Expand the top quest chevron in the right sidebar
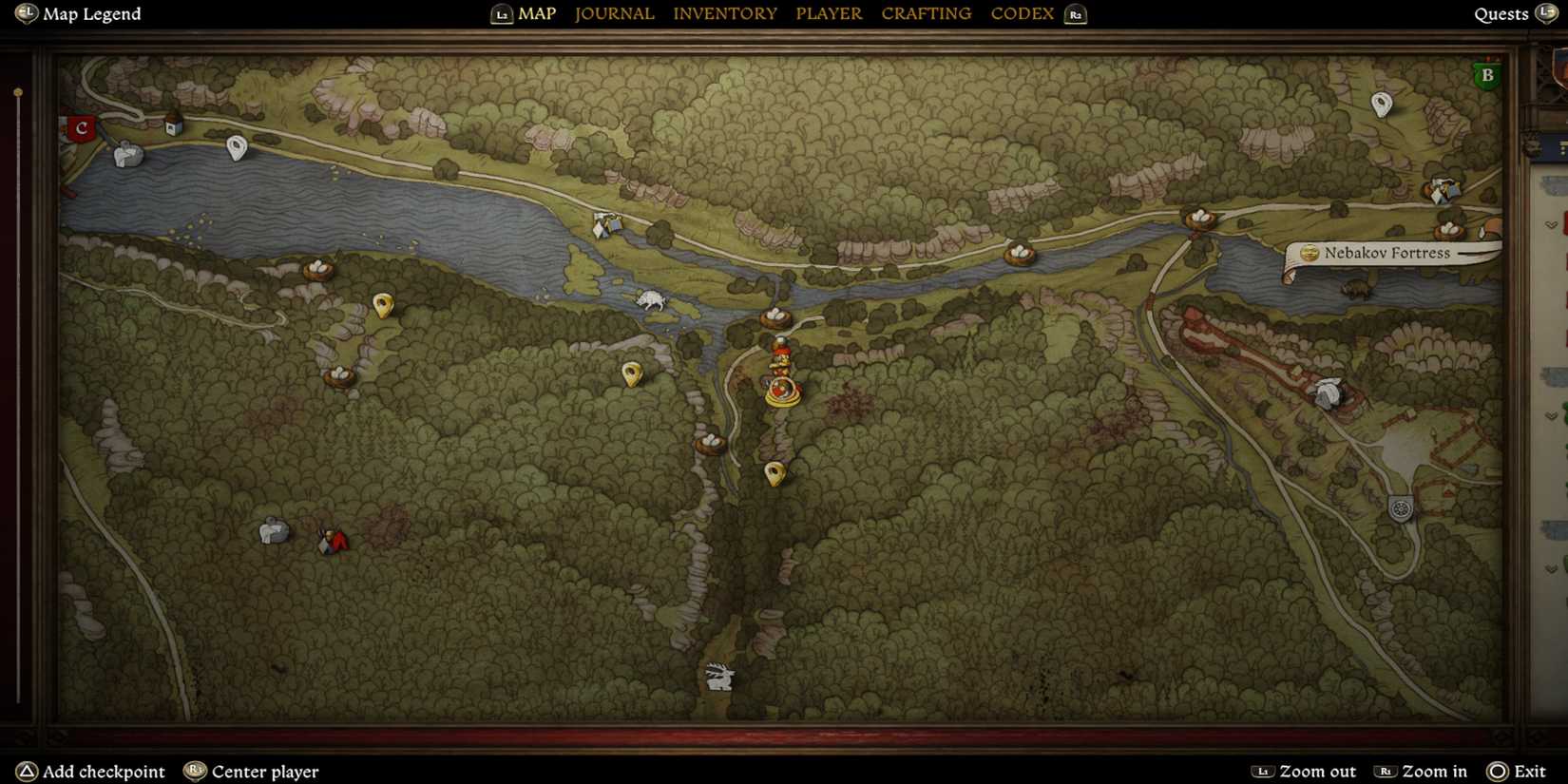This screenshot has width=1568, height=784. (1550, 226)
